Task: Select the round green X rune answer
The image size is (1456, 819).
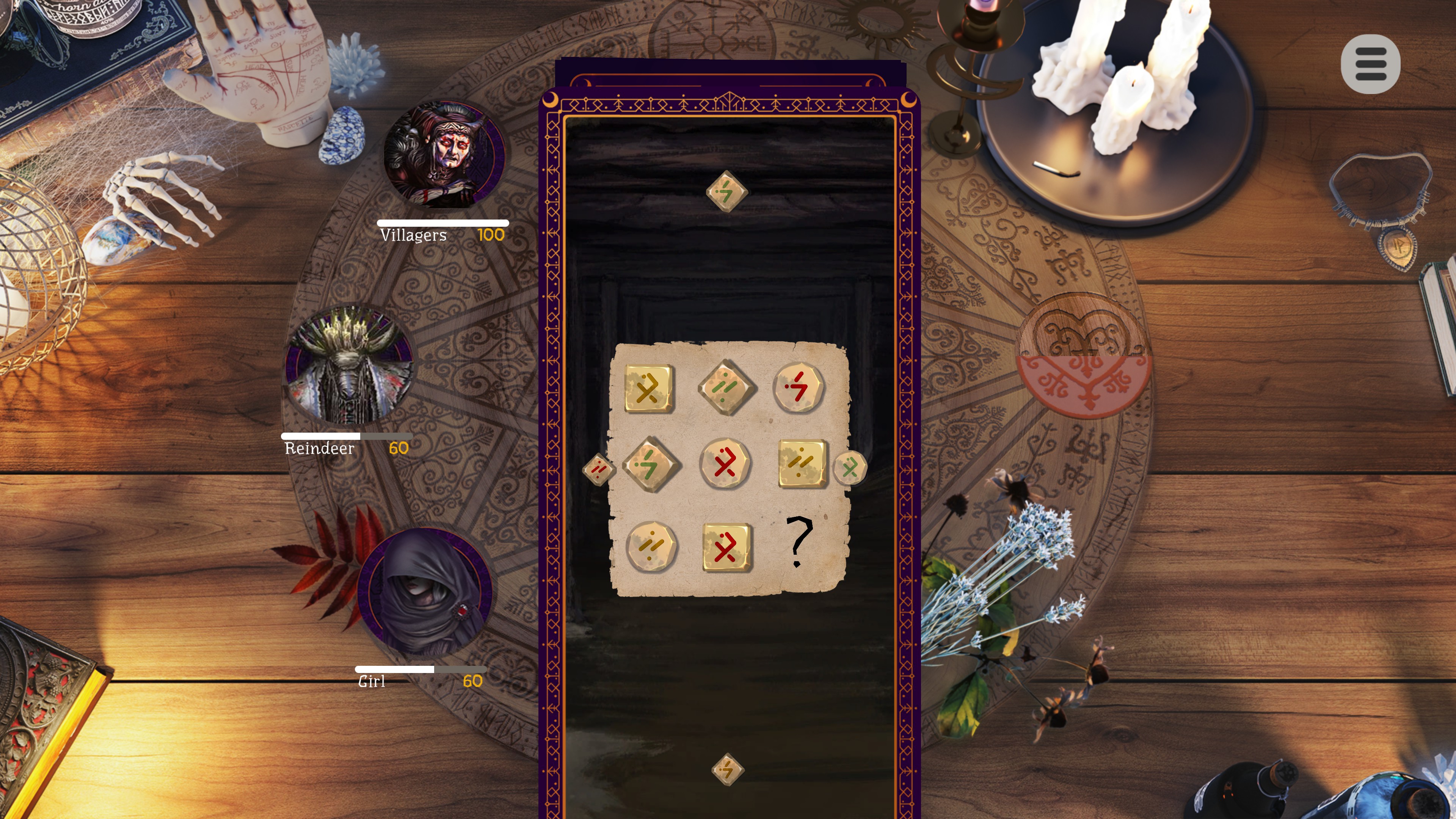Action: (x=849, y=468)
